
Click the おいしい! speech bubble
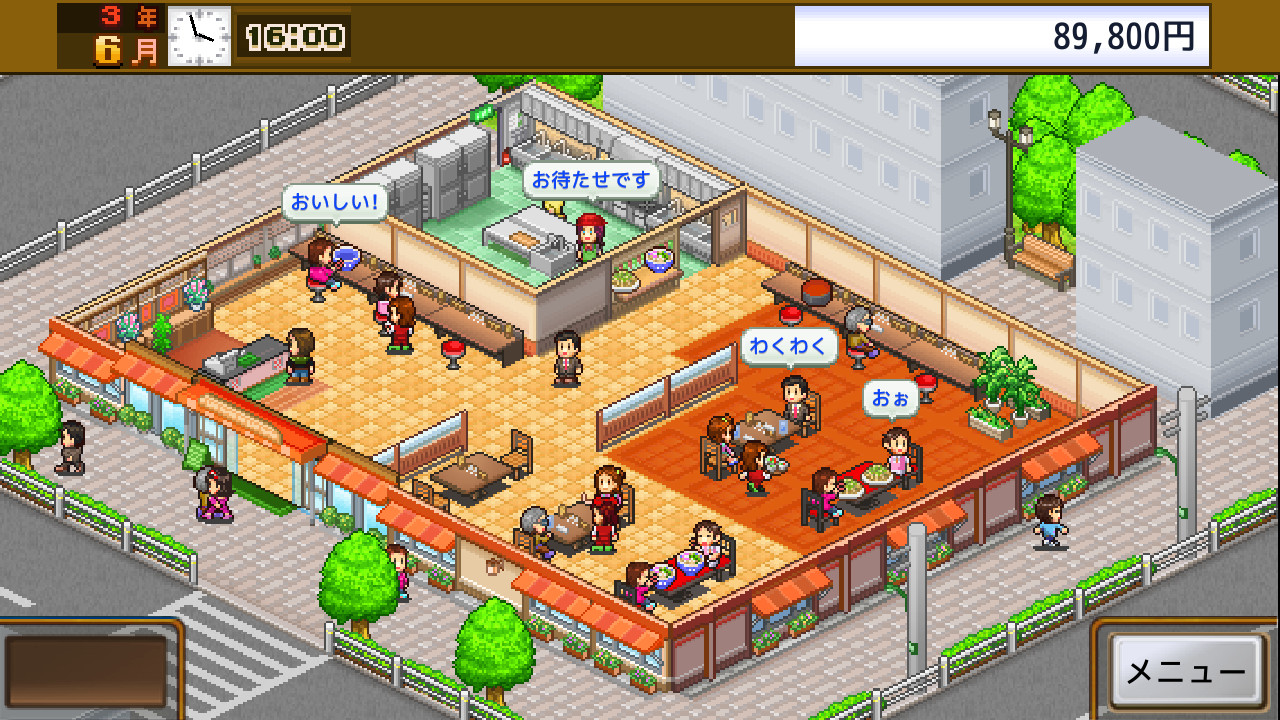click(338, 202)
